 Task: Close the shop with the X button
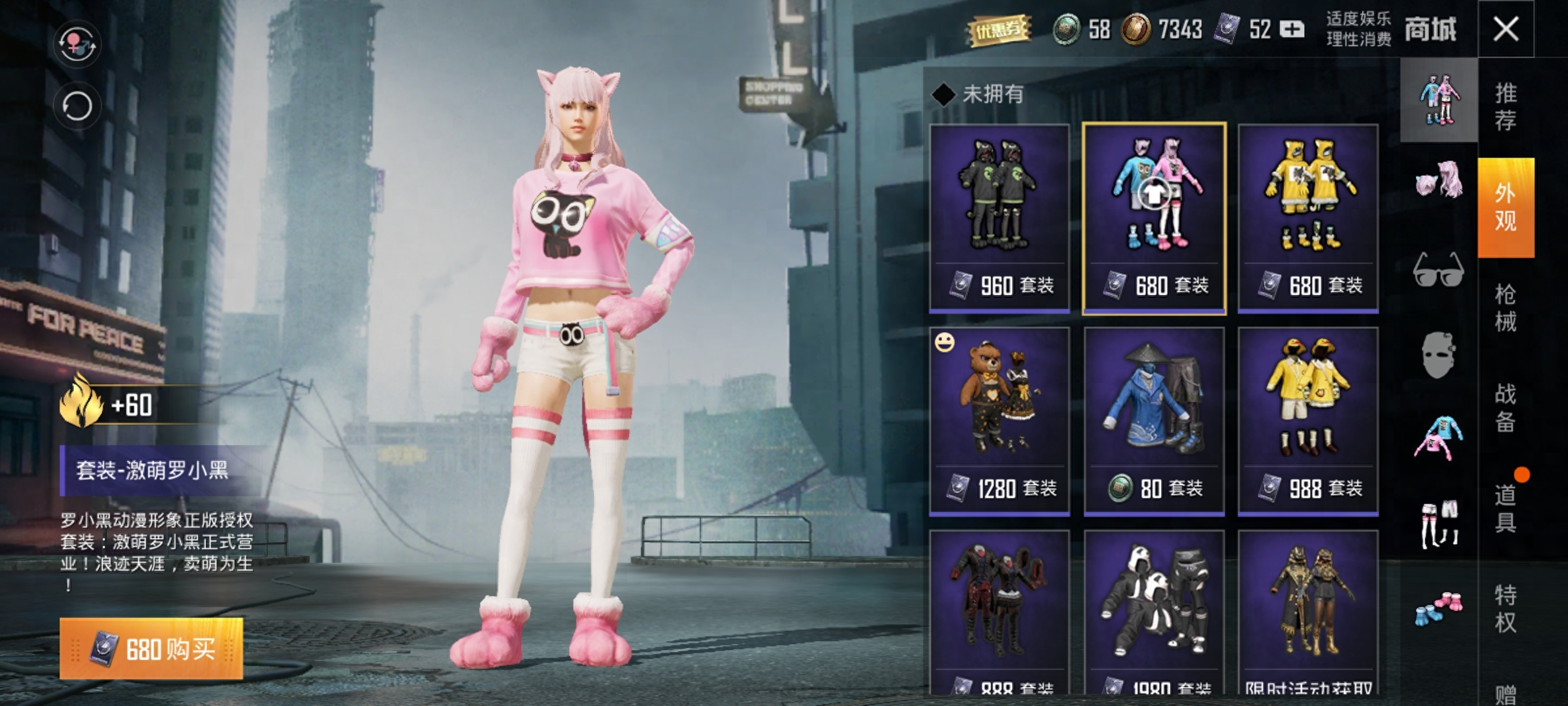pyautogui.click(x=1506, y=29)
